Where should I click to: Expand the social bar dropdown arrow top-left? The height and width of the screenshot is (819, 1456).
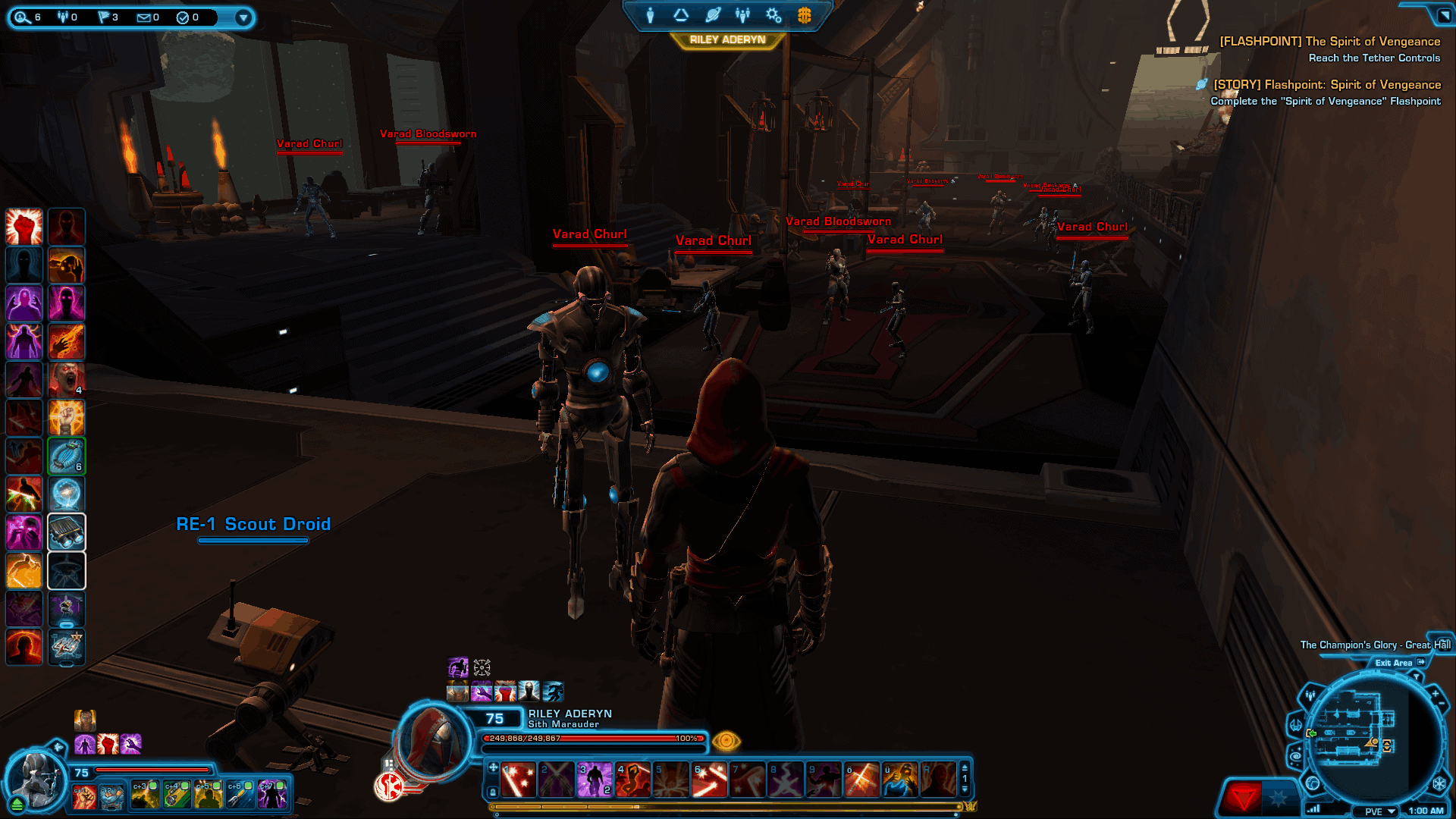tap(243, 17)
